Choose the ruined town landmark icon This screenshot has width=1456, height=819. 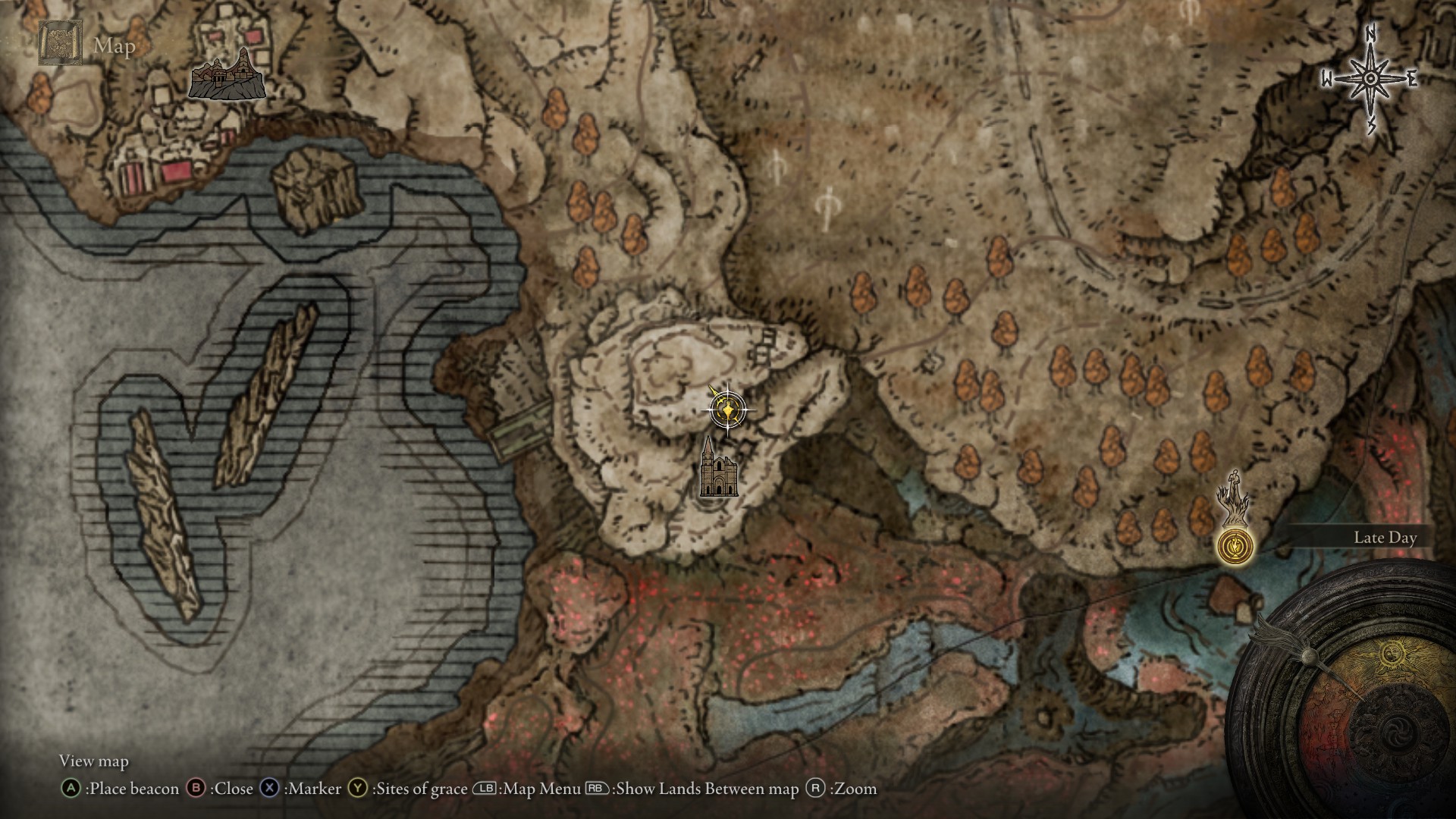(x=227, y=76)
